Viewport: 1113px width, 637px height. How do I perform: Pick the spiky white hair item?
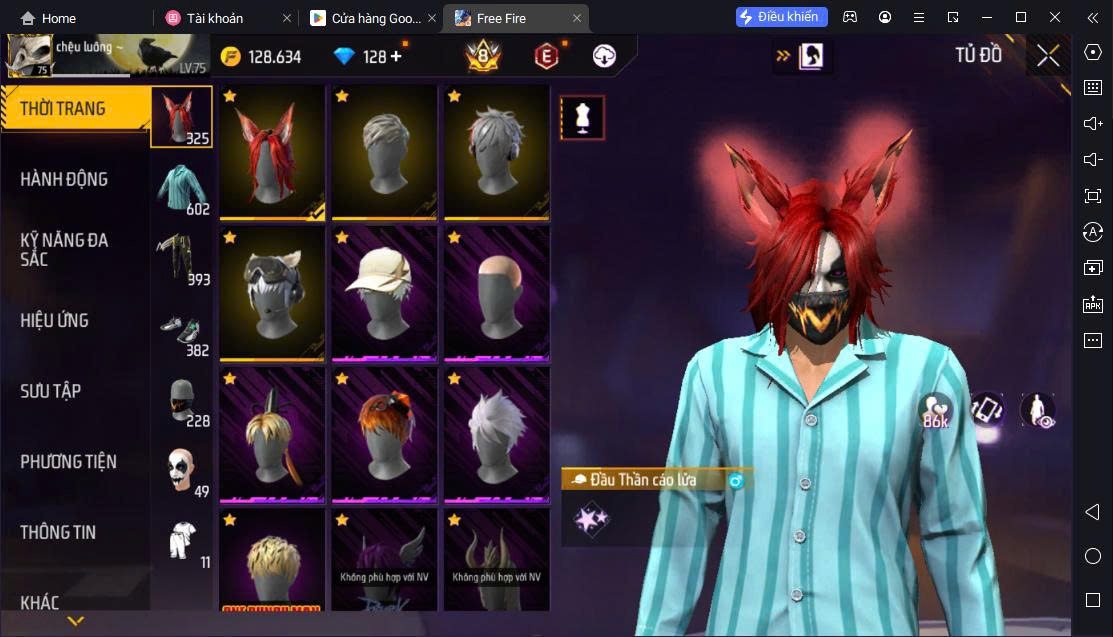(496, 434)
